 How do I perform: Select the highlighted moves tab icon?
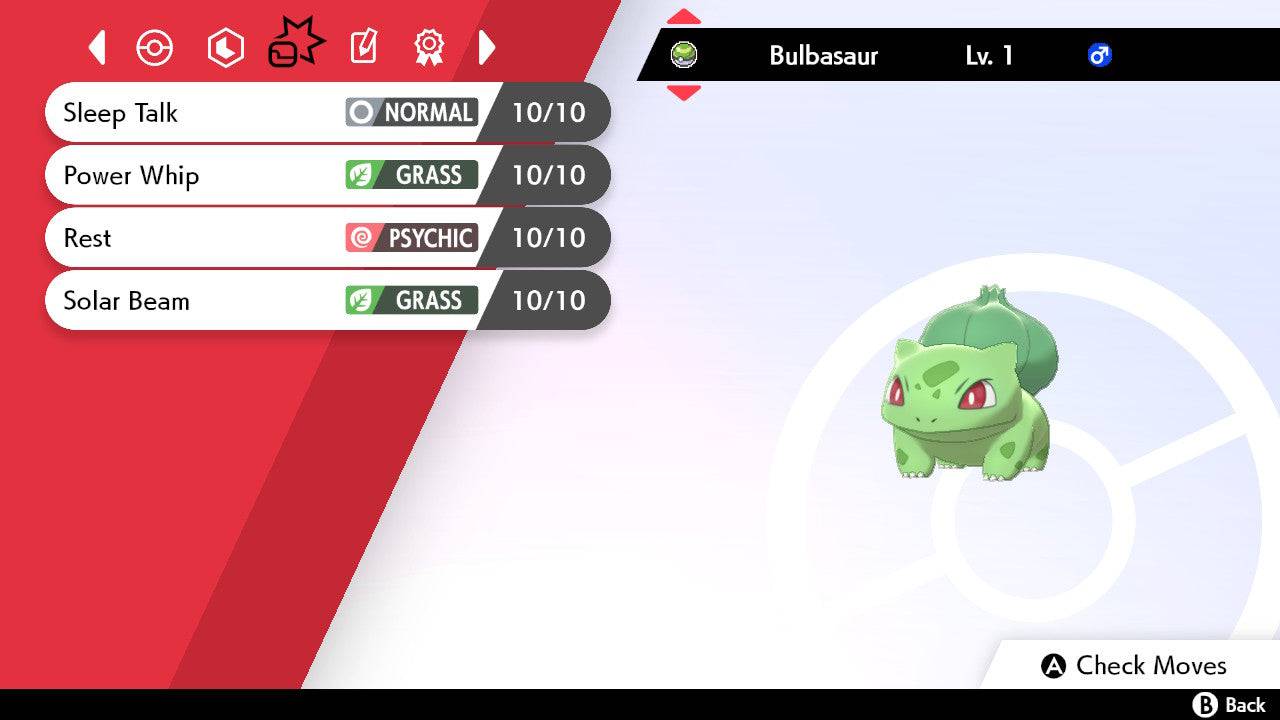point(295,42)
